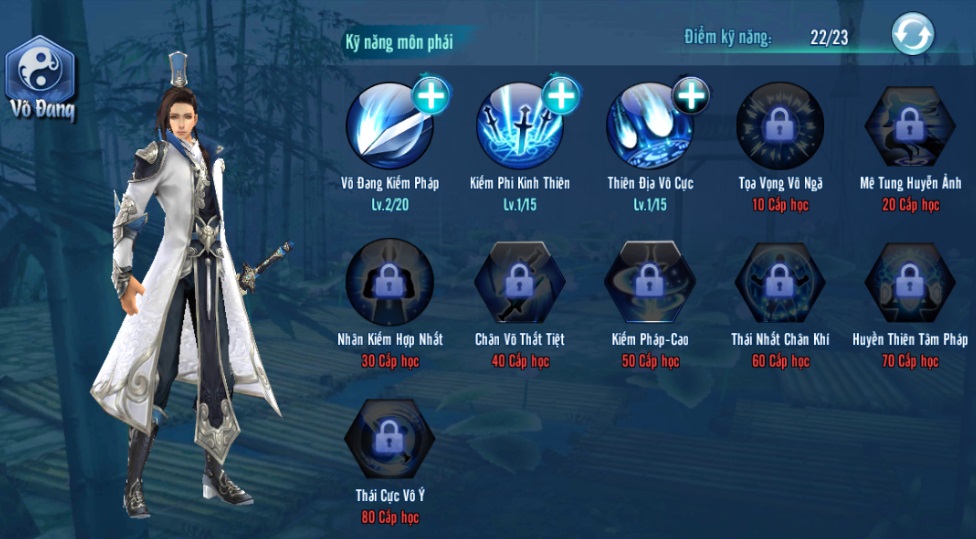Reset skill points with the refresh button
976x539 pixels.
[912, 35]
